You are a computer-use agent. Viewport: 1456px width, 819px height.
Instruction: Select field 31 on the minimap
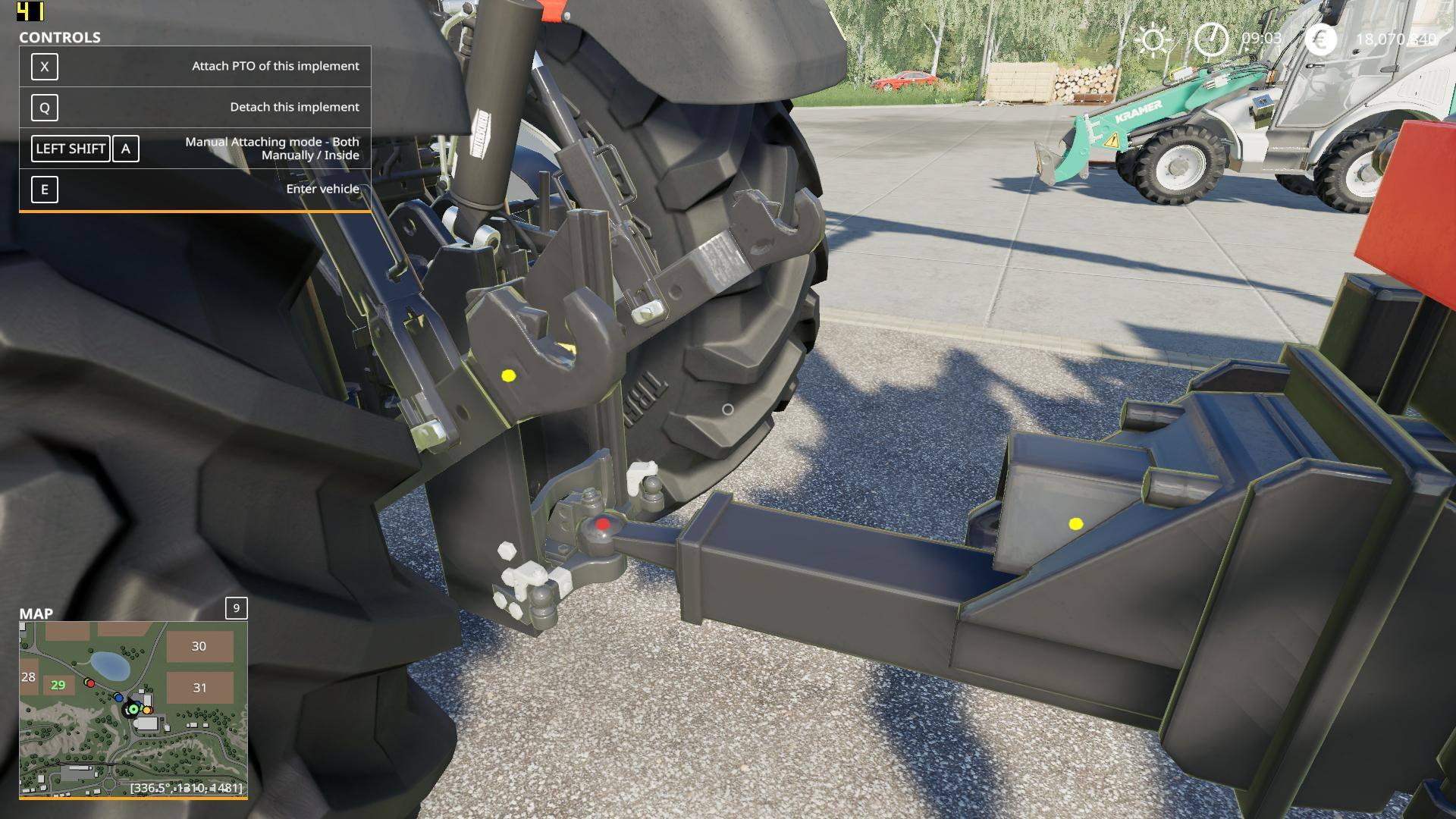tap(199, 688)
